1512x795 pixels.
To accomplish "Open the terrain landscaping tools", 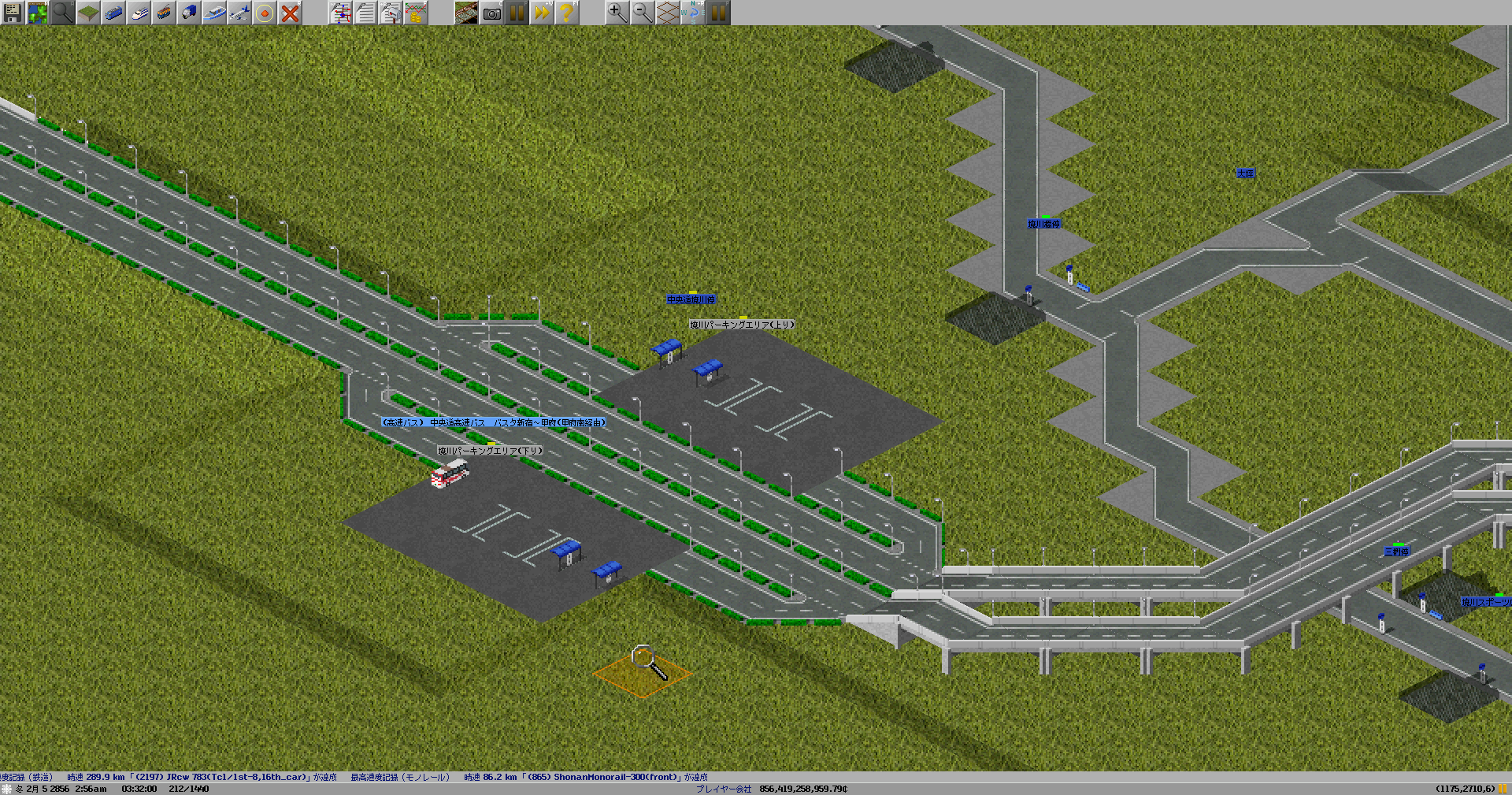I will pyautogui.click(x=87, y=13).
